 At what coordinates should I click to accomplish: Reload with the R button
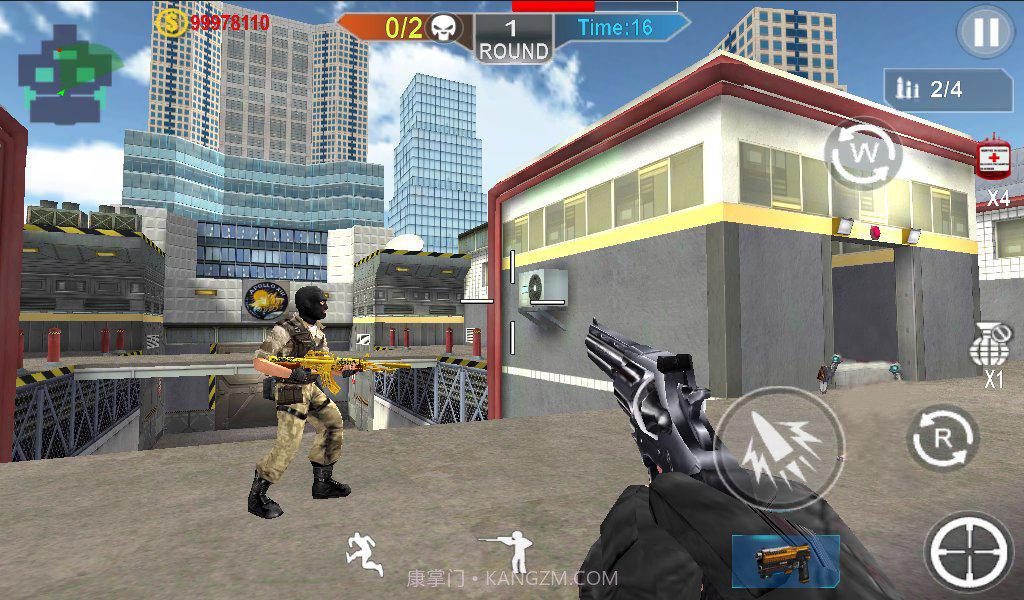click(x=942, y=438)
